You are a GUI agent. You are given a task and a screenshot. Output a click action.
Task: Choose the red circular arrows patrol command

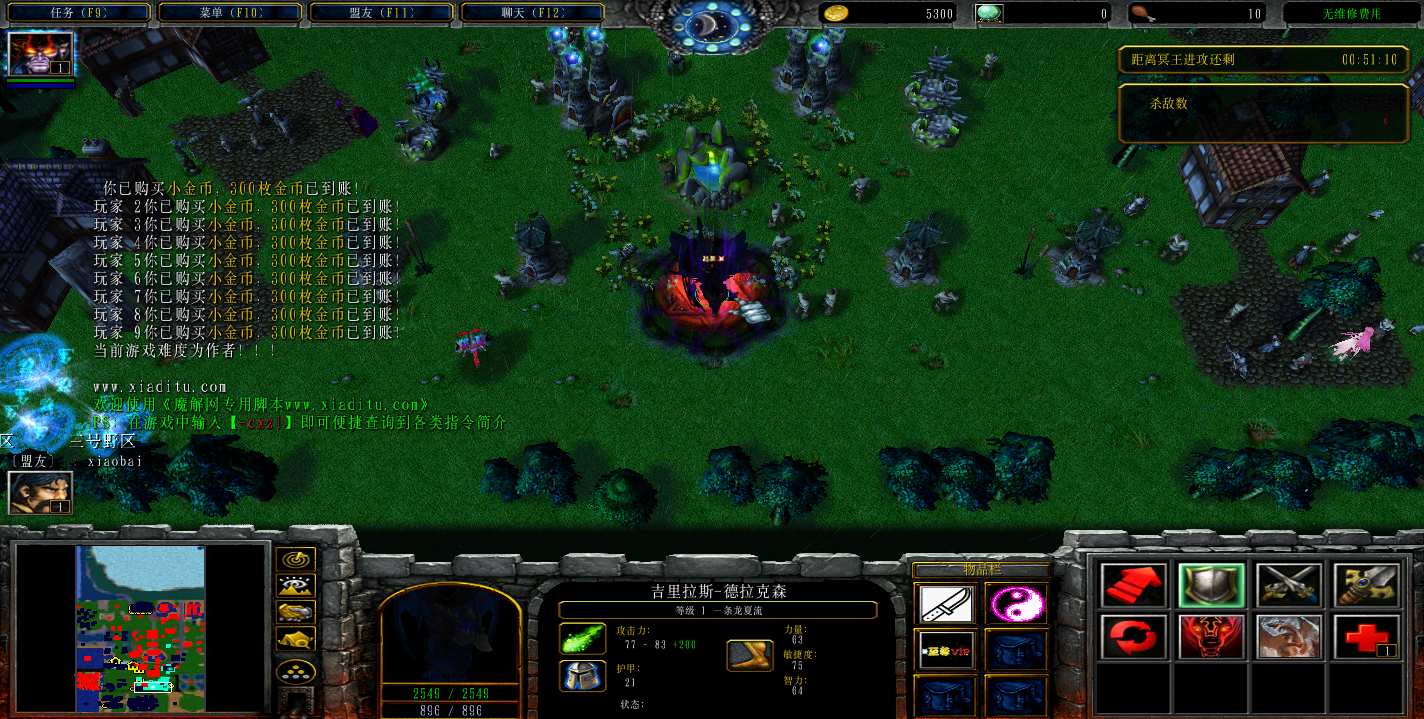[x=1134, y=637]
